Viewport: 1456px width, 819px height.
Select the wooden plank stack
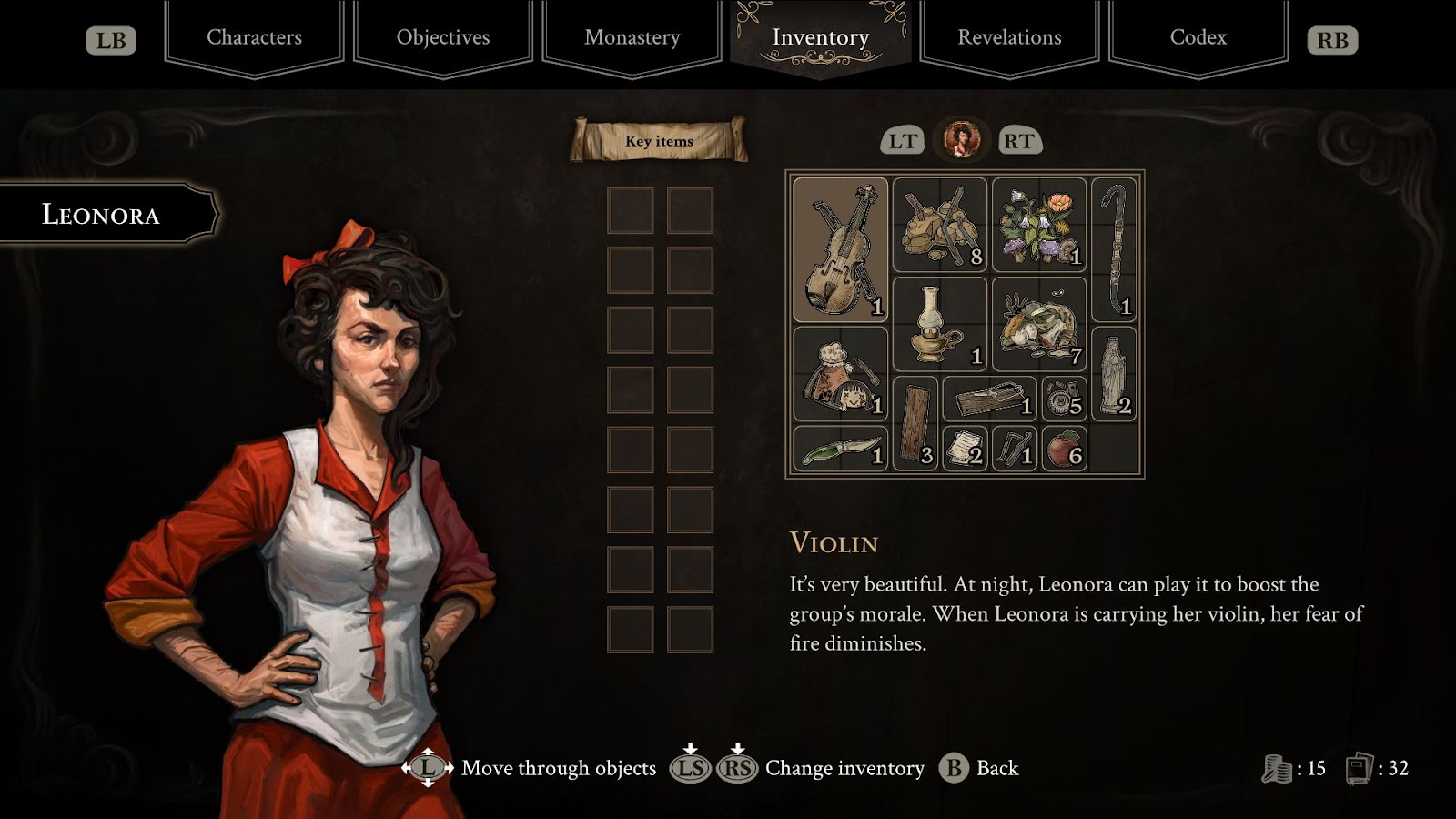pyautogui.click(x=915, y=423)
